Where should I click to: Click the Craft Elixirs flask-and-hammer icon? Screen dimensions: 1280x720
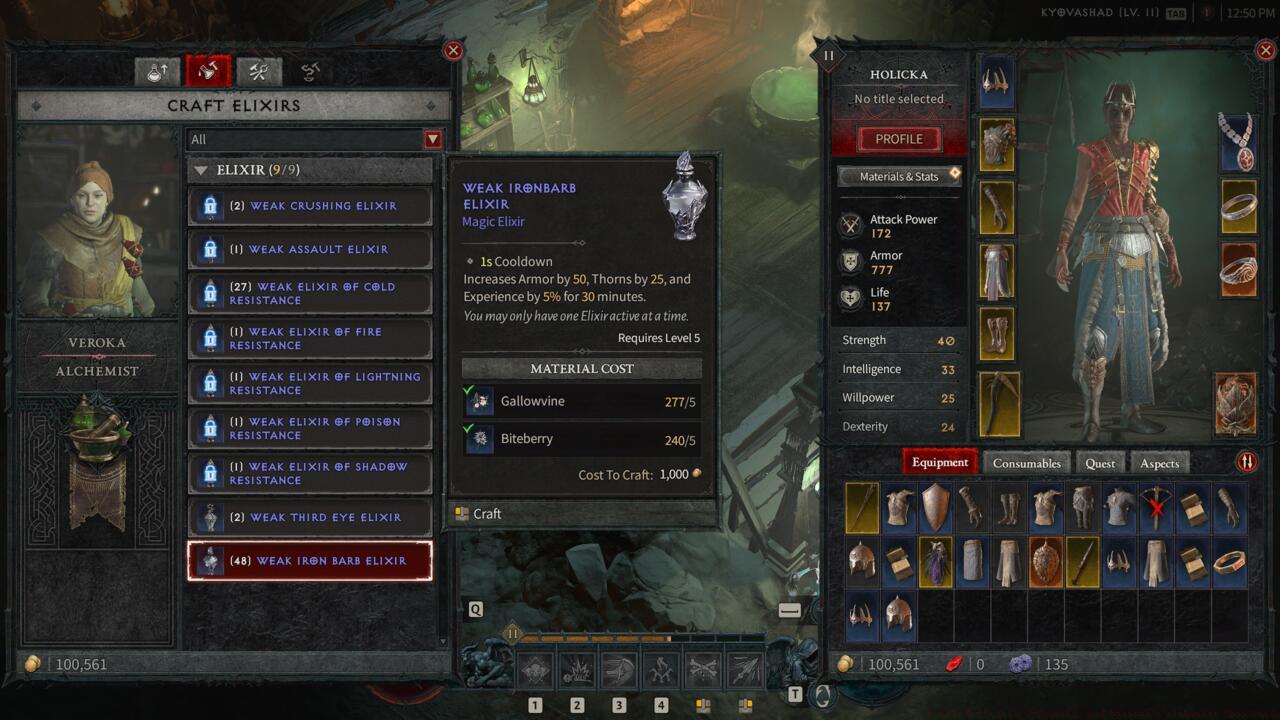[208, 70]
